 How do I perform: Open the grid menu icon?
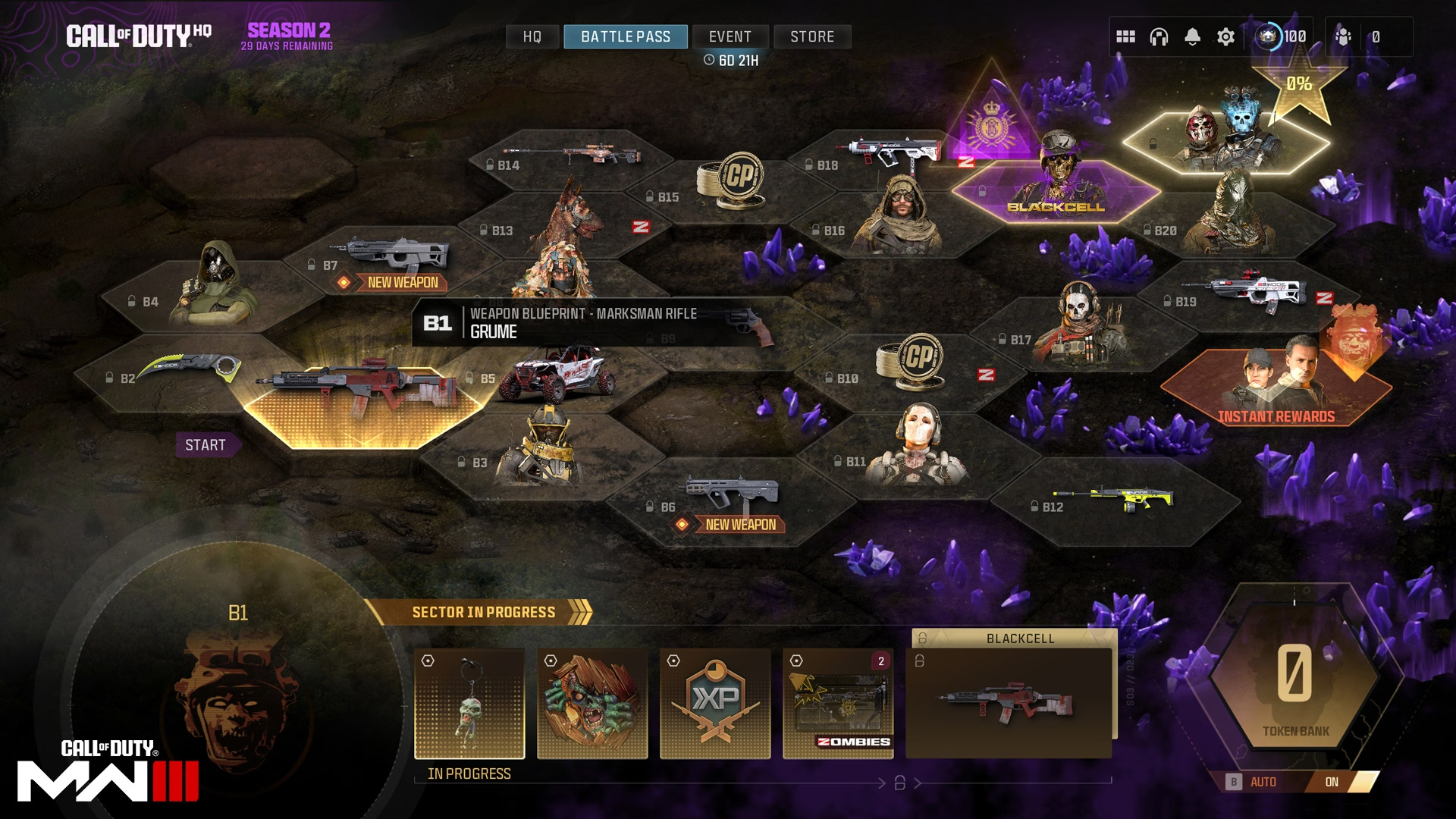(x=1125, y=36)
